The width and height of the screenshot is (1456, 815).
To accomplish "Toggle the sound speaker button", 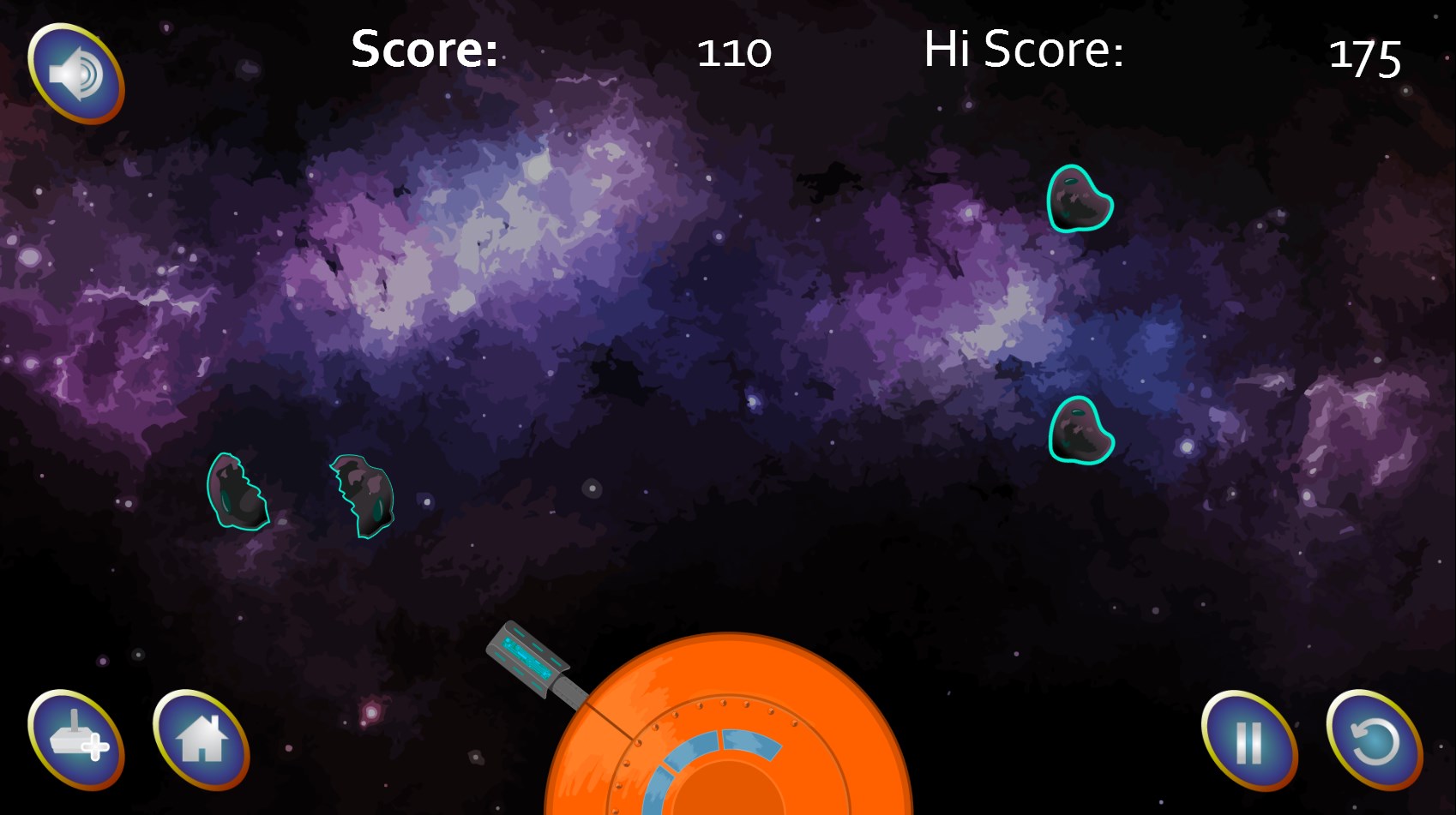I will pos(76,74).
